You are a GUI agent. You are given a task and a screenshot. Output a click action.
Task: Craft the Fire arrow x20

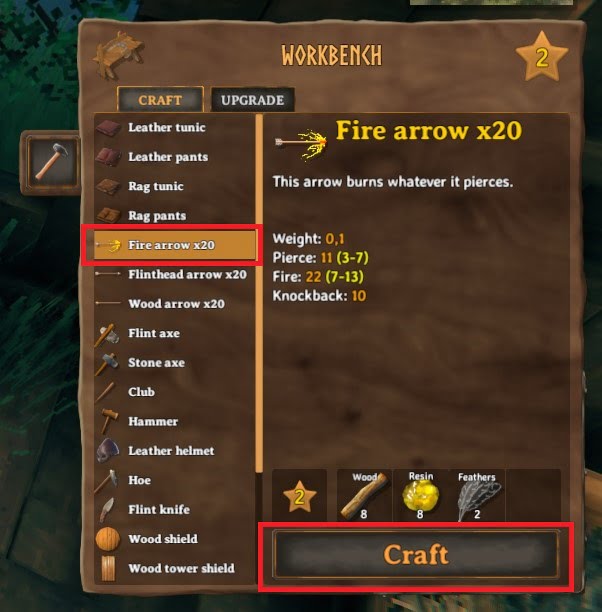[x=415, y=554]
